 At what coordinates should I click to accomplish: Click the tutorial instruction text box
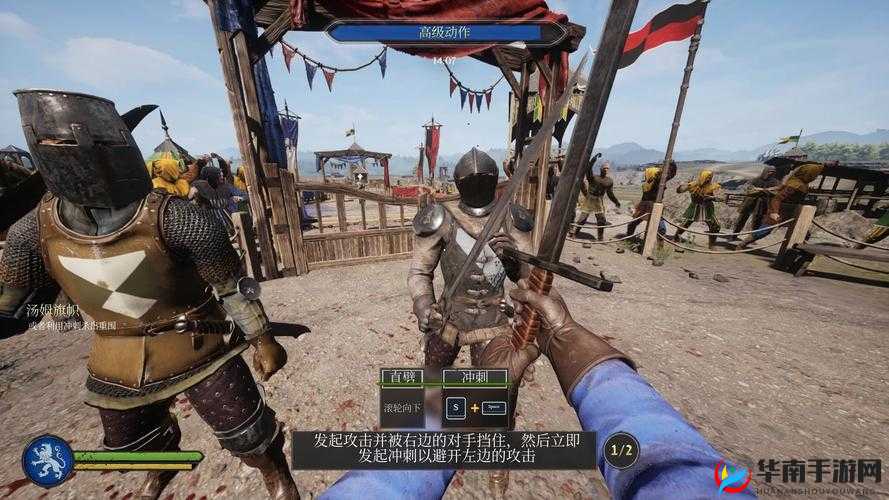[x=443, y=448]
